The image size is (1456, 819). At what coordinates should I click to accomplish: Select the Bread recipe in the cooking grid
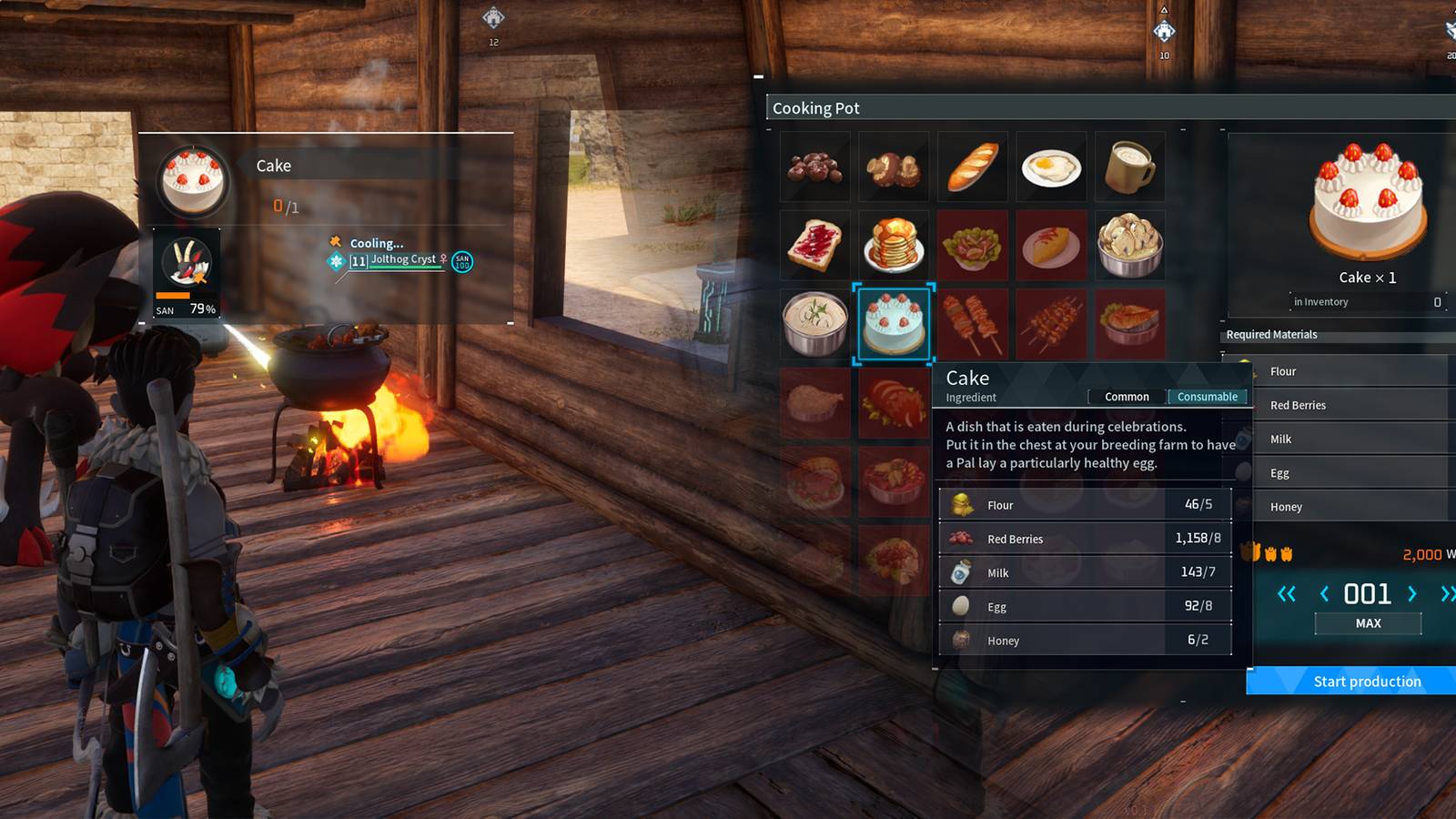[972, 166]
